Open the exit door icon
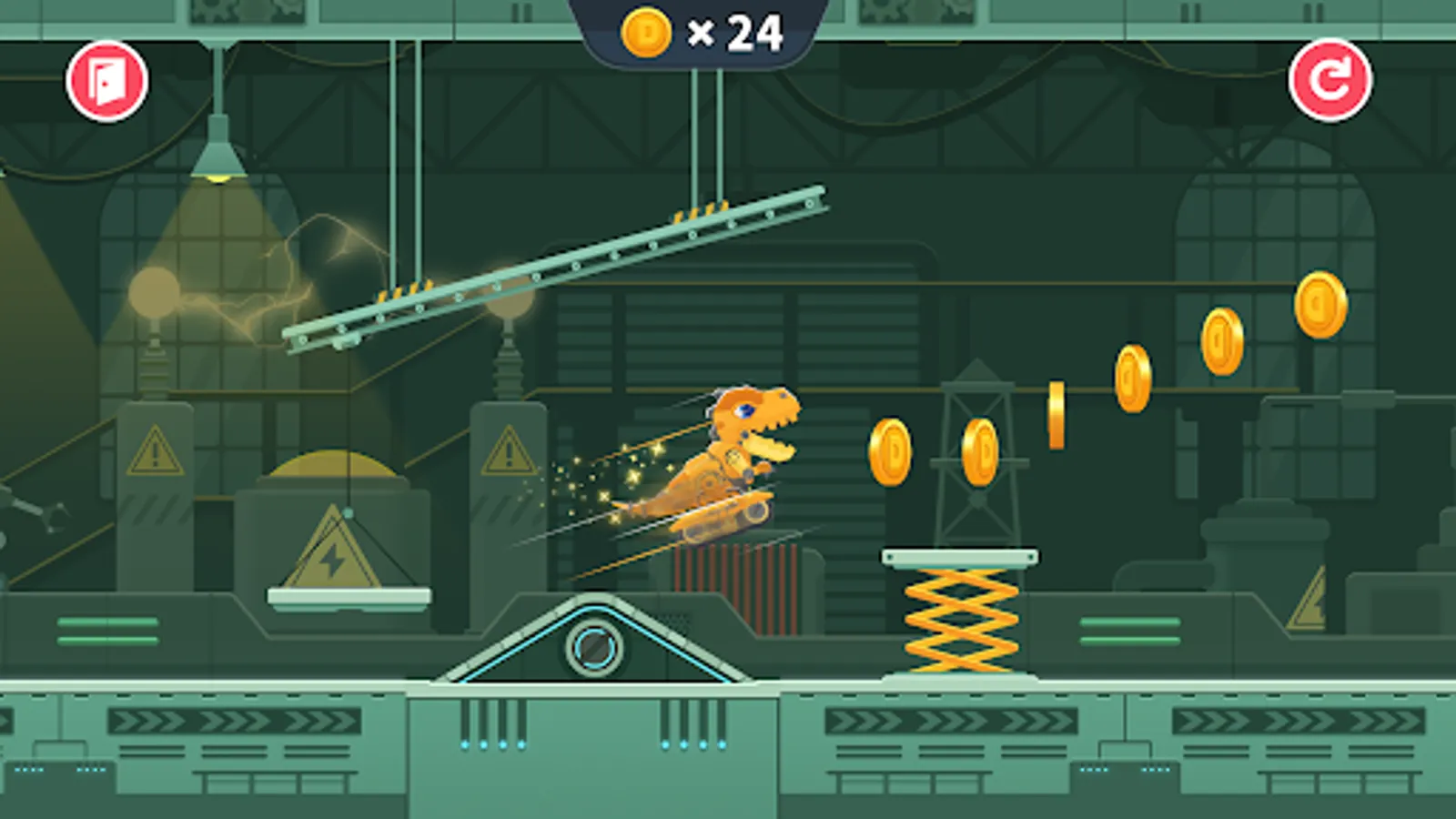The height and width of the screenshot is (819, 1456). pyautogui.click(x=106, y=81)
